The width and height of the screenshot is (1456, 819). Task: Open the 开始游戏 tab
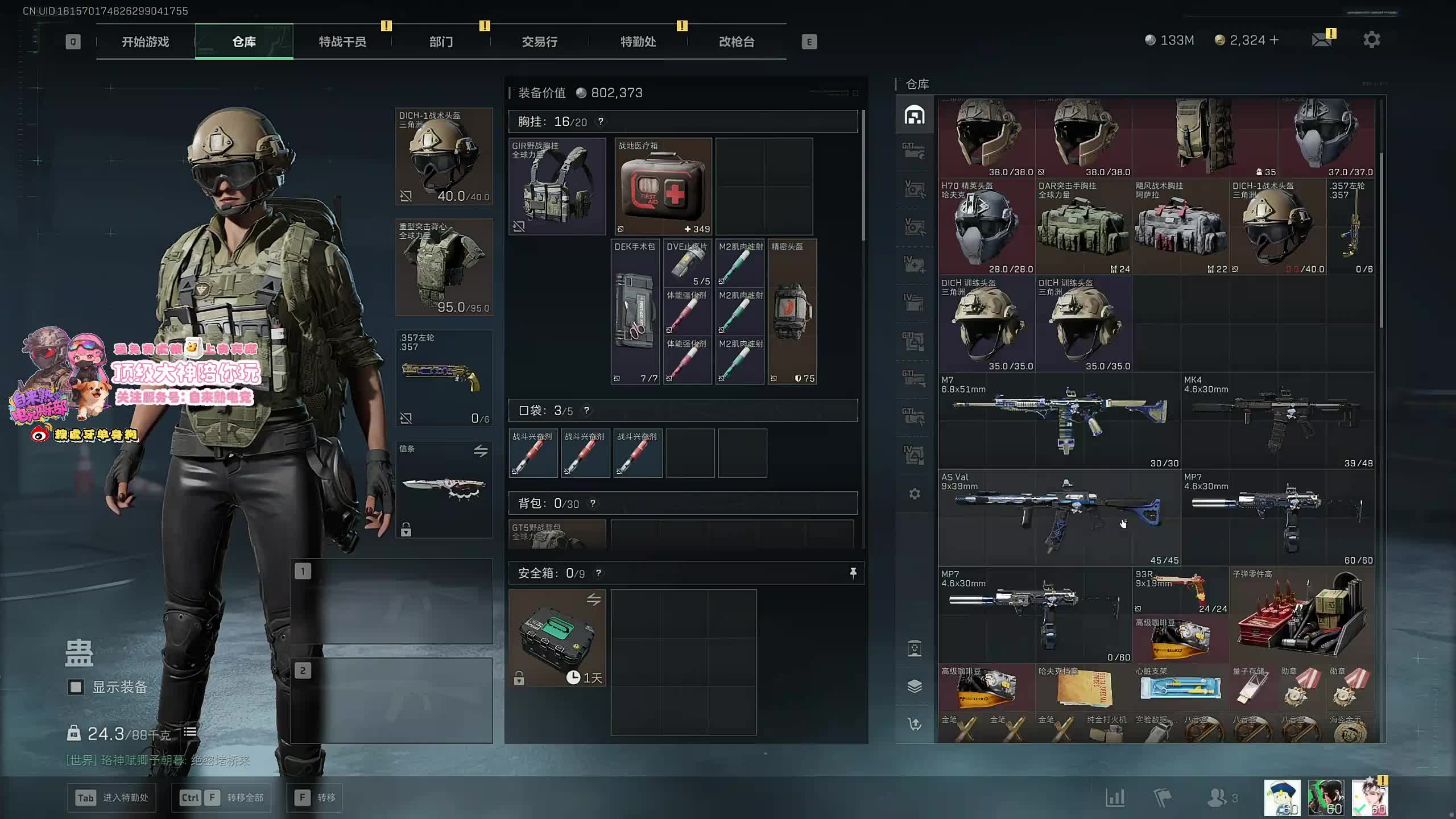[x=145, y=42]
